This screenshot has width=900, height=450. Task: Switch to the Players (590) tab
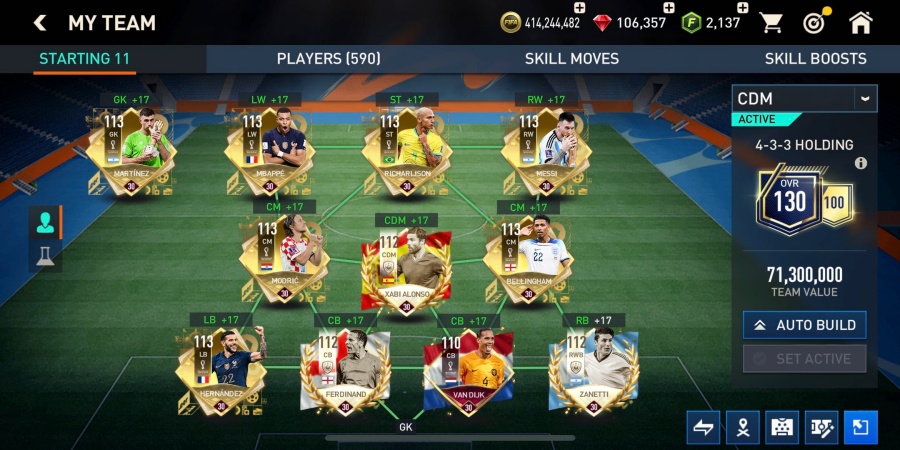pos(328,59)
